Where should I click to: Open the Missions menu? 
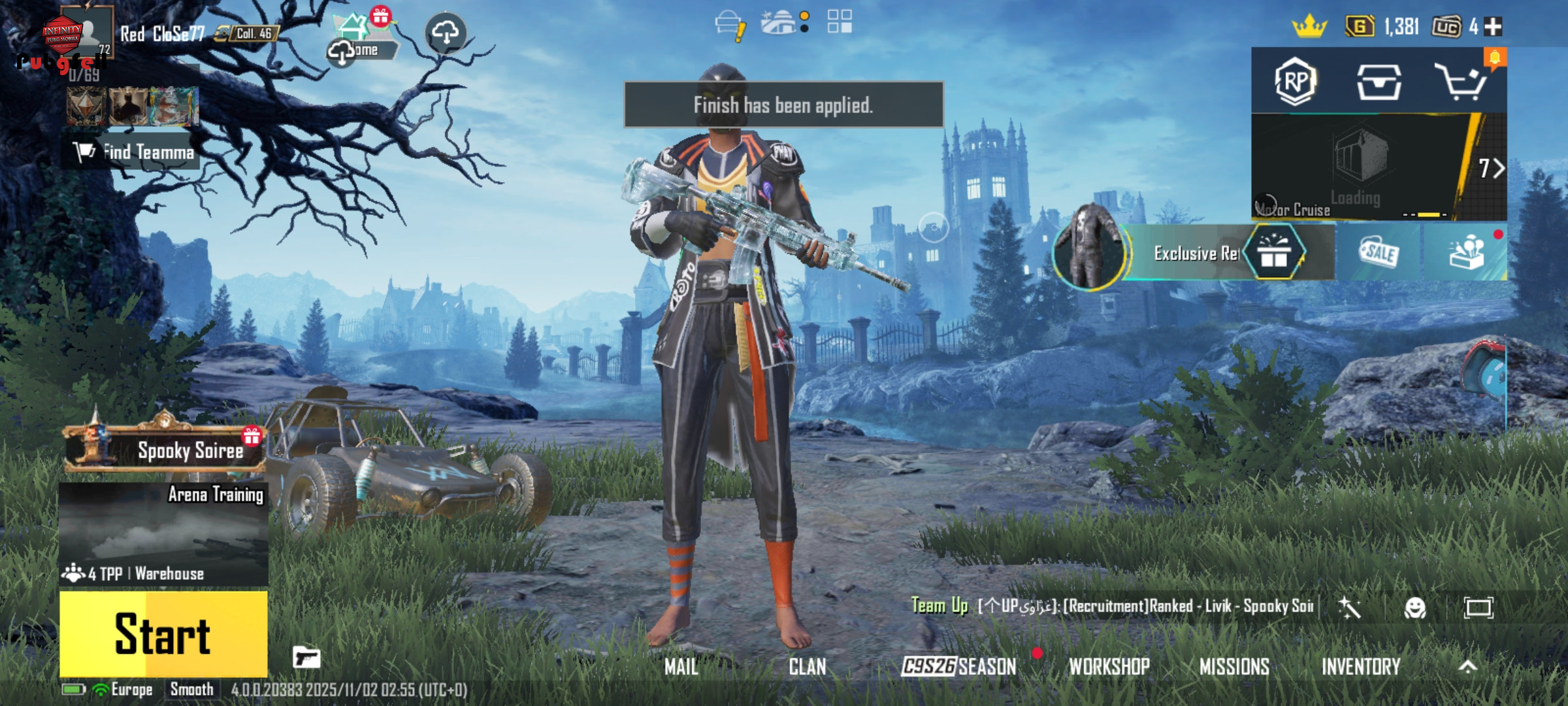tap(1234, 667)
